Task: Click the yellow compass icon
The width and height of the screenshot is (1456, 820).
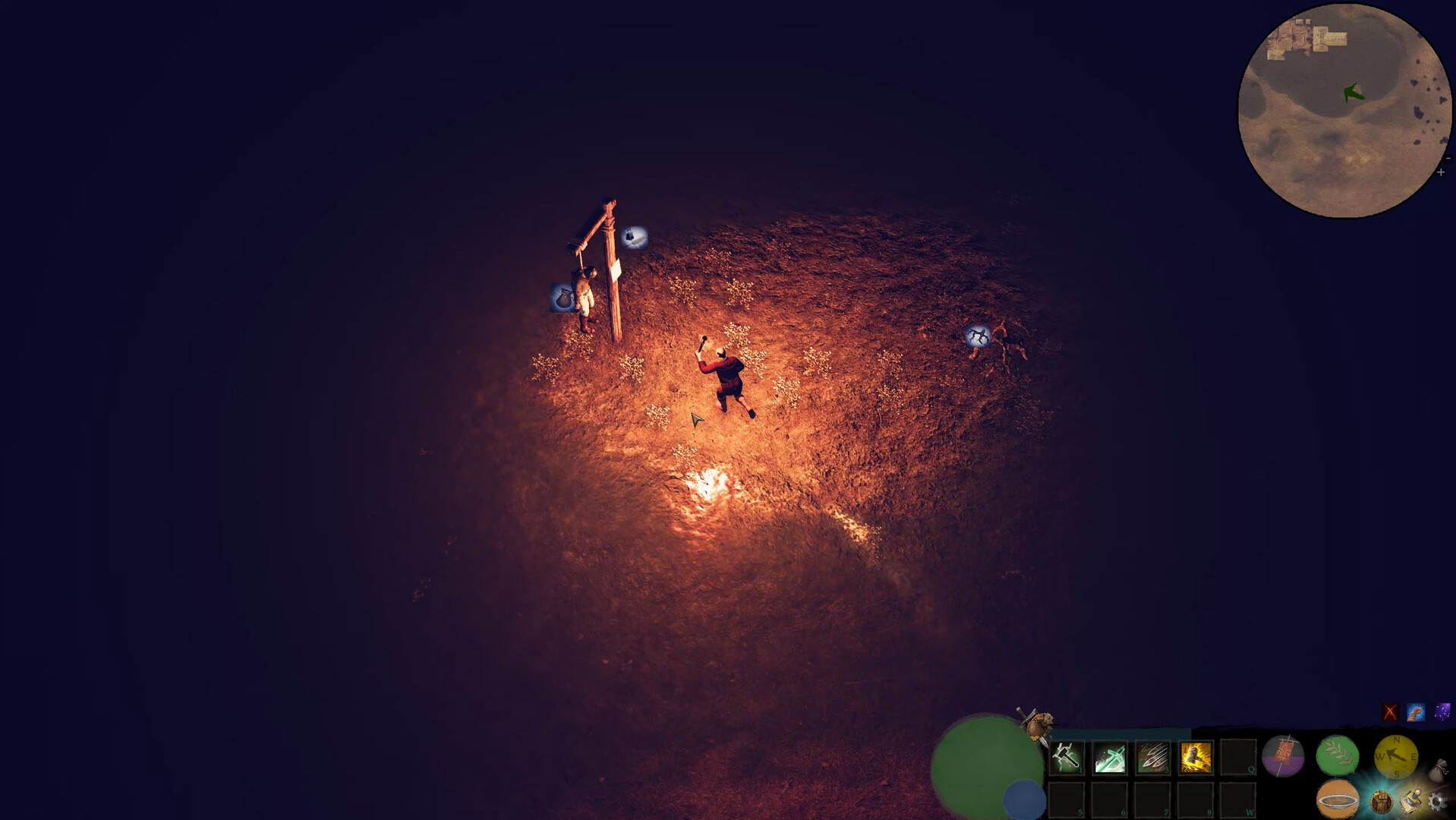Action: click(1398, 756)
